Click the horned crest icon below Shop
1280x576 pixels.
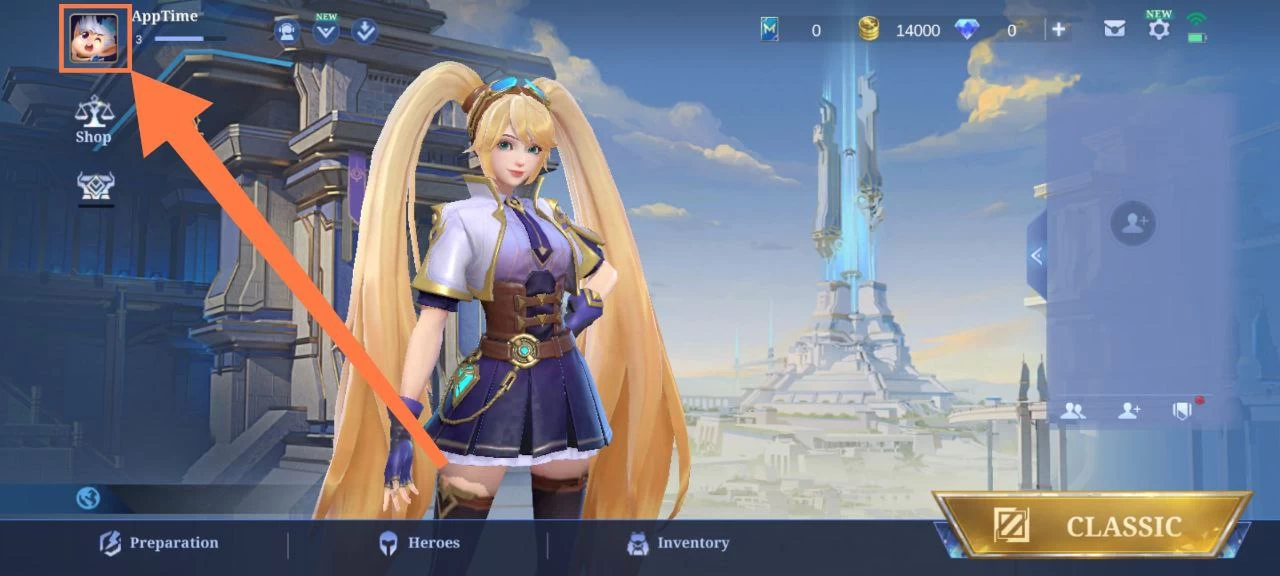click(96, 187)
